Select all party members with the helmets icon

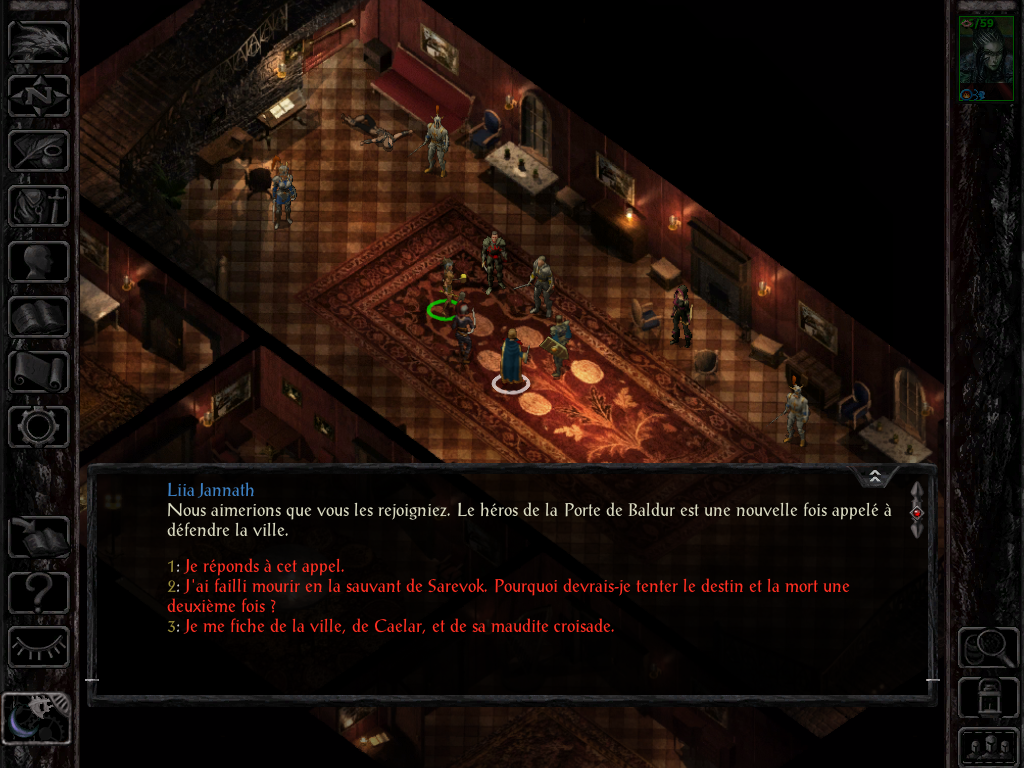pyautogui.click(x=988, y=747)
